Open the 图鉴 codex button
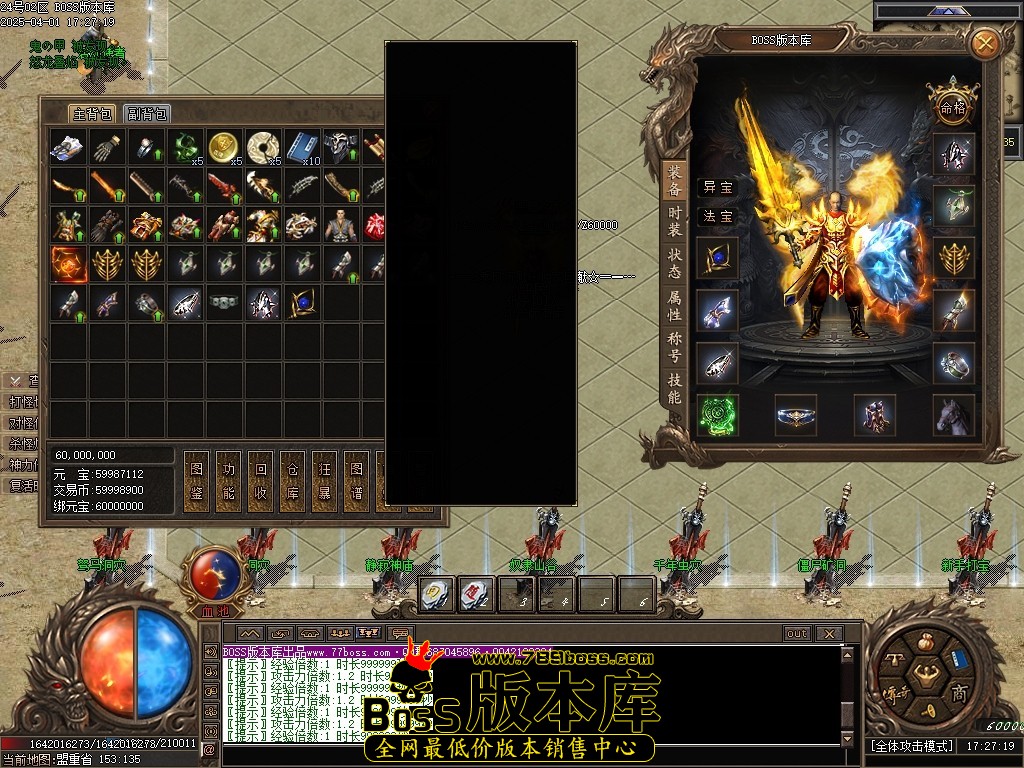 coord(196,480)
